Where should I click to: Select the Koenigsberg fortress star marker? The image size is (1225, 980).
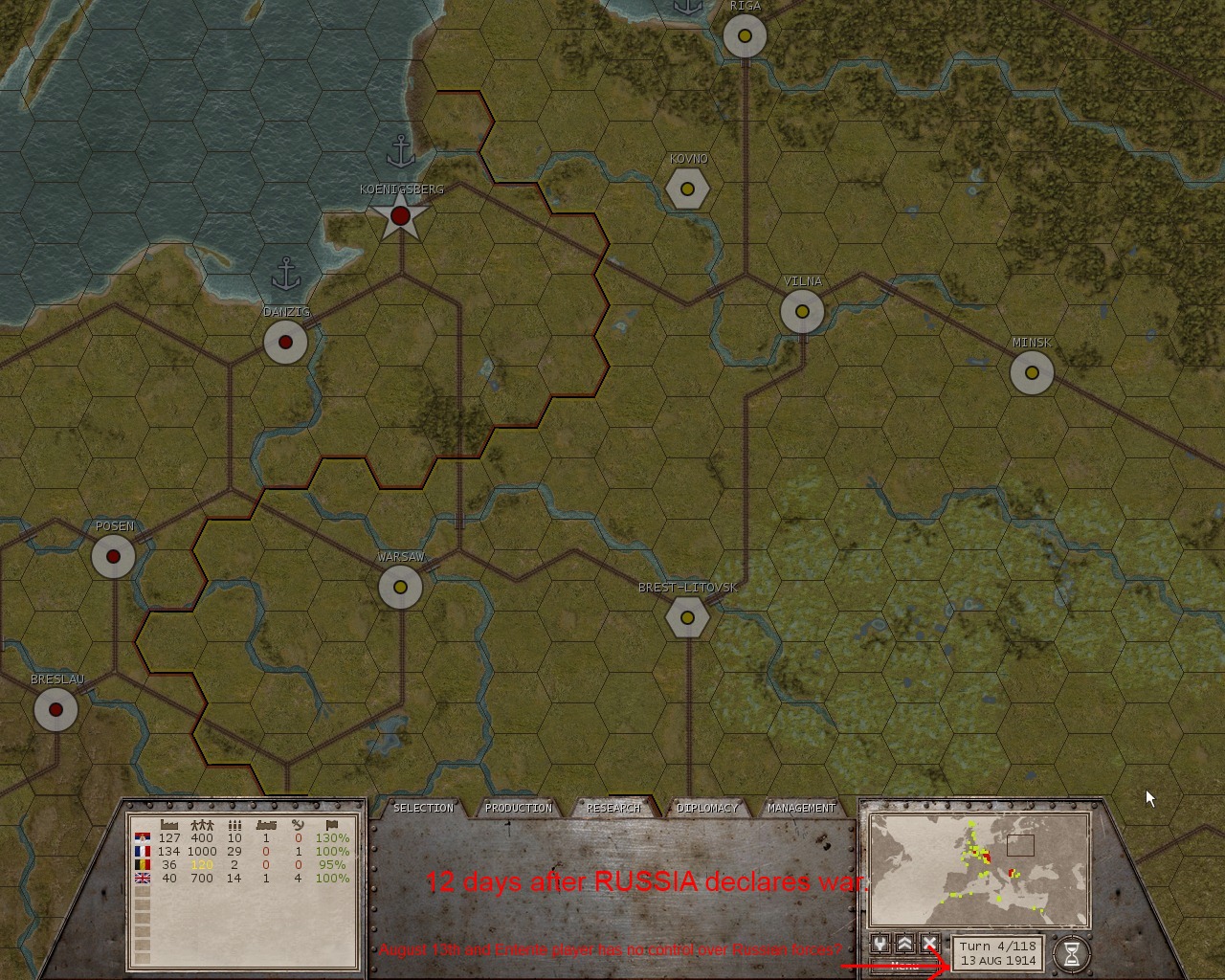(x=399, y=216)
